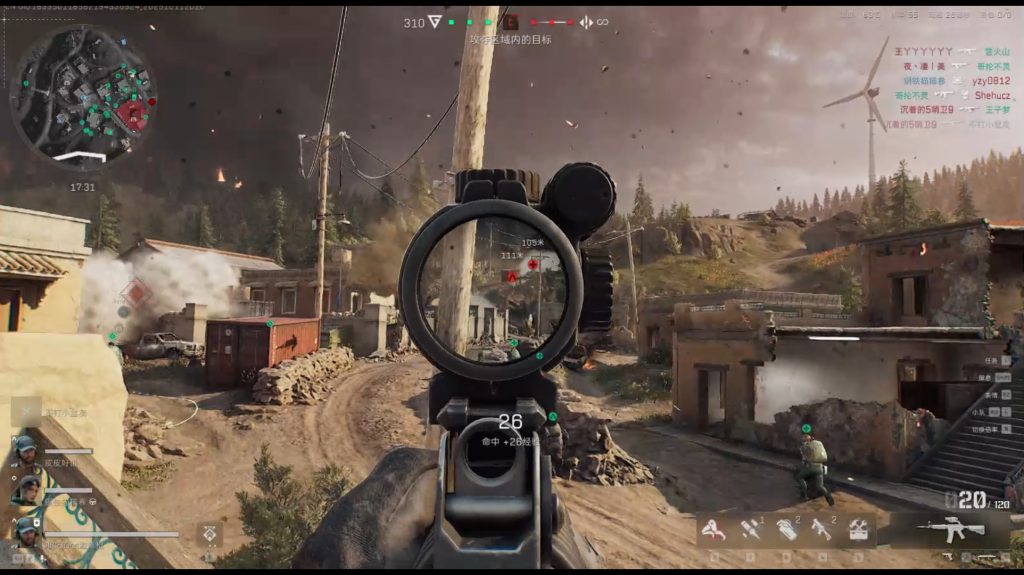Open the circular minimap

82,97
